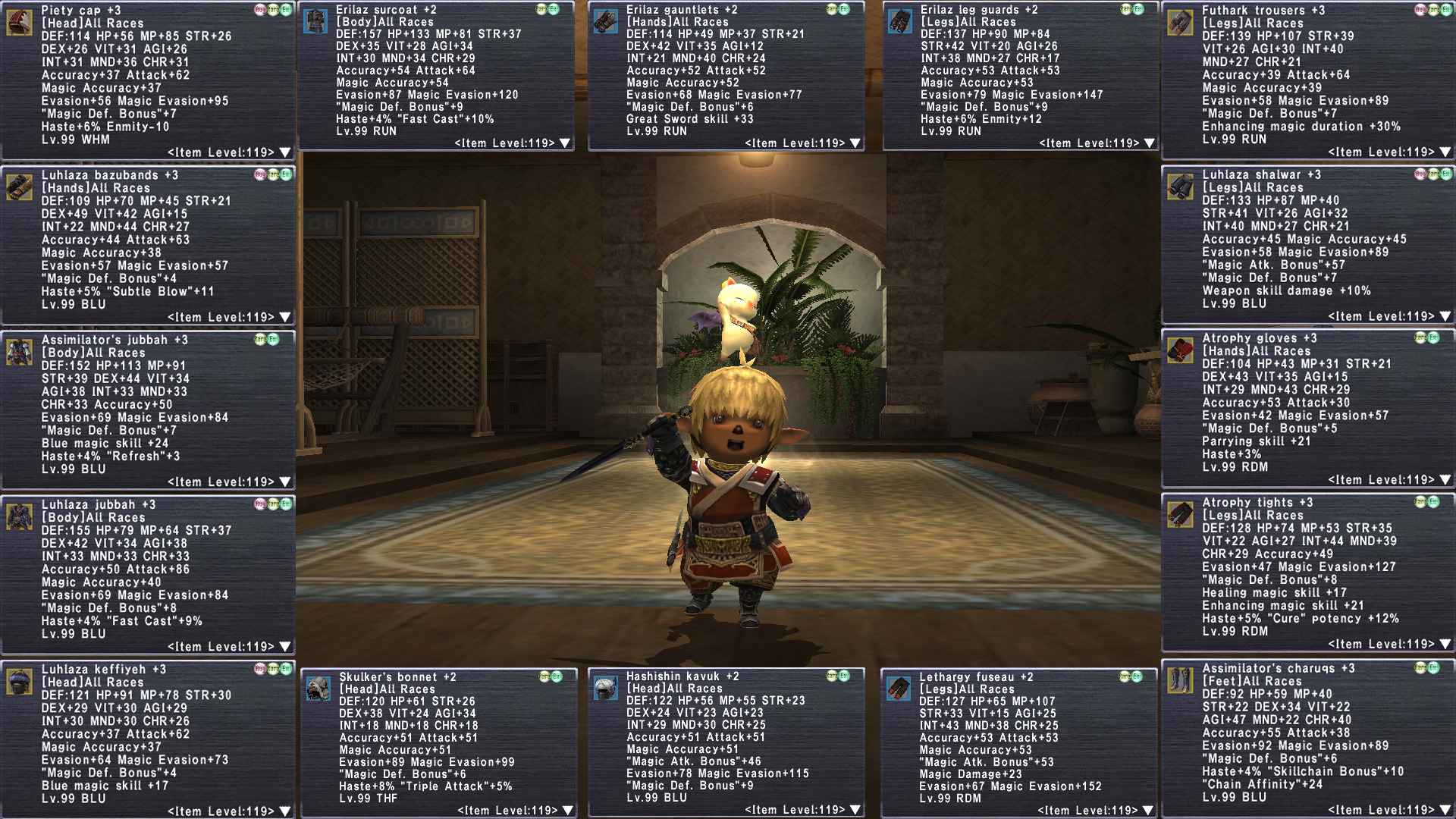Expand the arrow on Hashishin kavuk +2 tooltip

point(855,810)
